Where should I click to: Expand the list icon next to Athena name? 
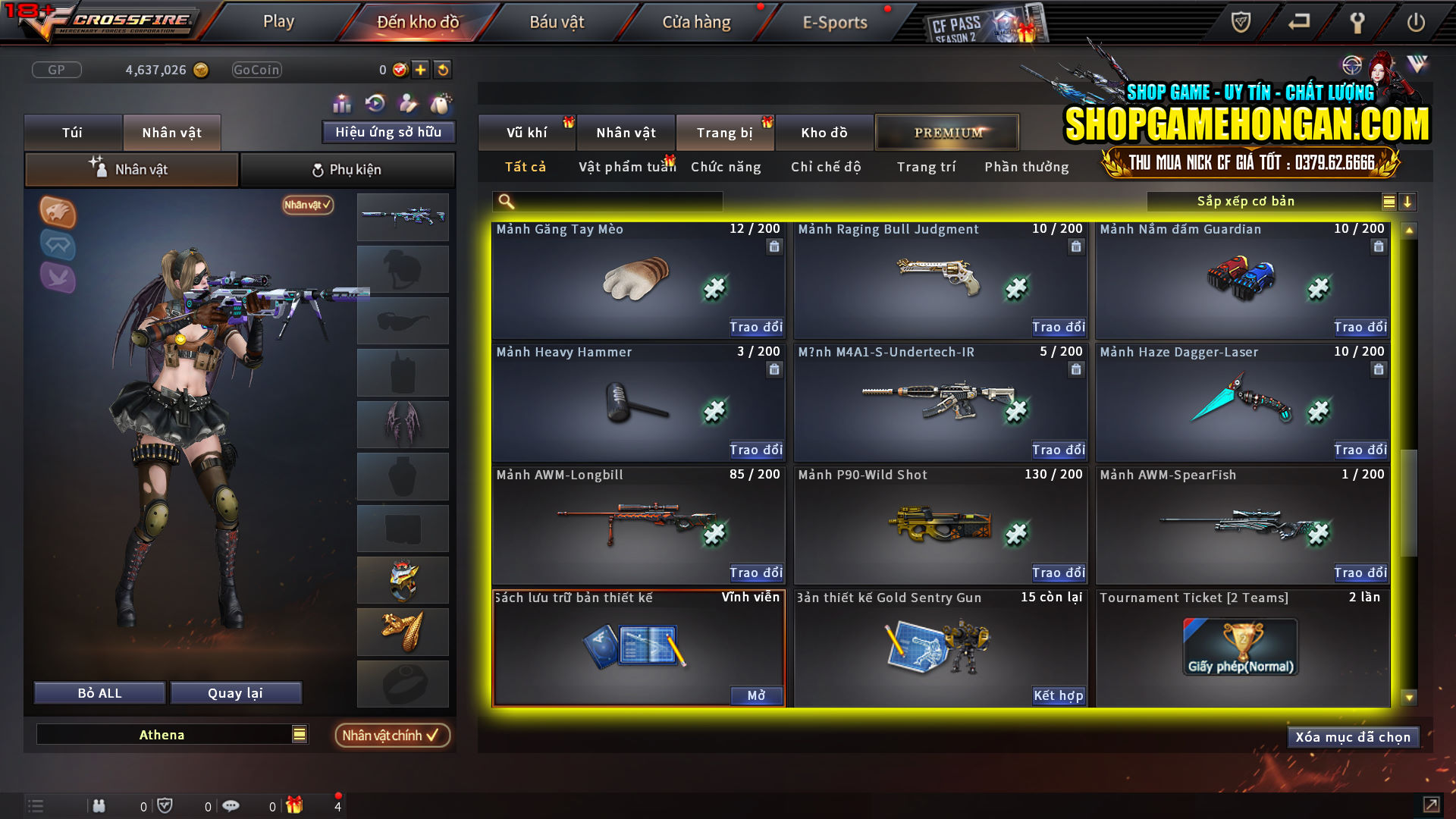[x=298, y=734]
